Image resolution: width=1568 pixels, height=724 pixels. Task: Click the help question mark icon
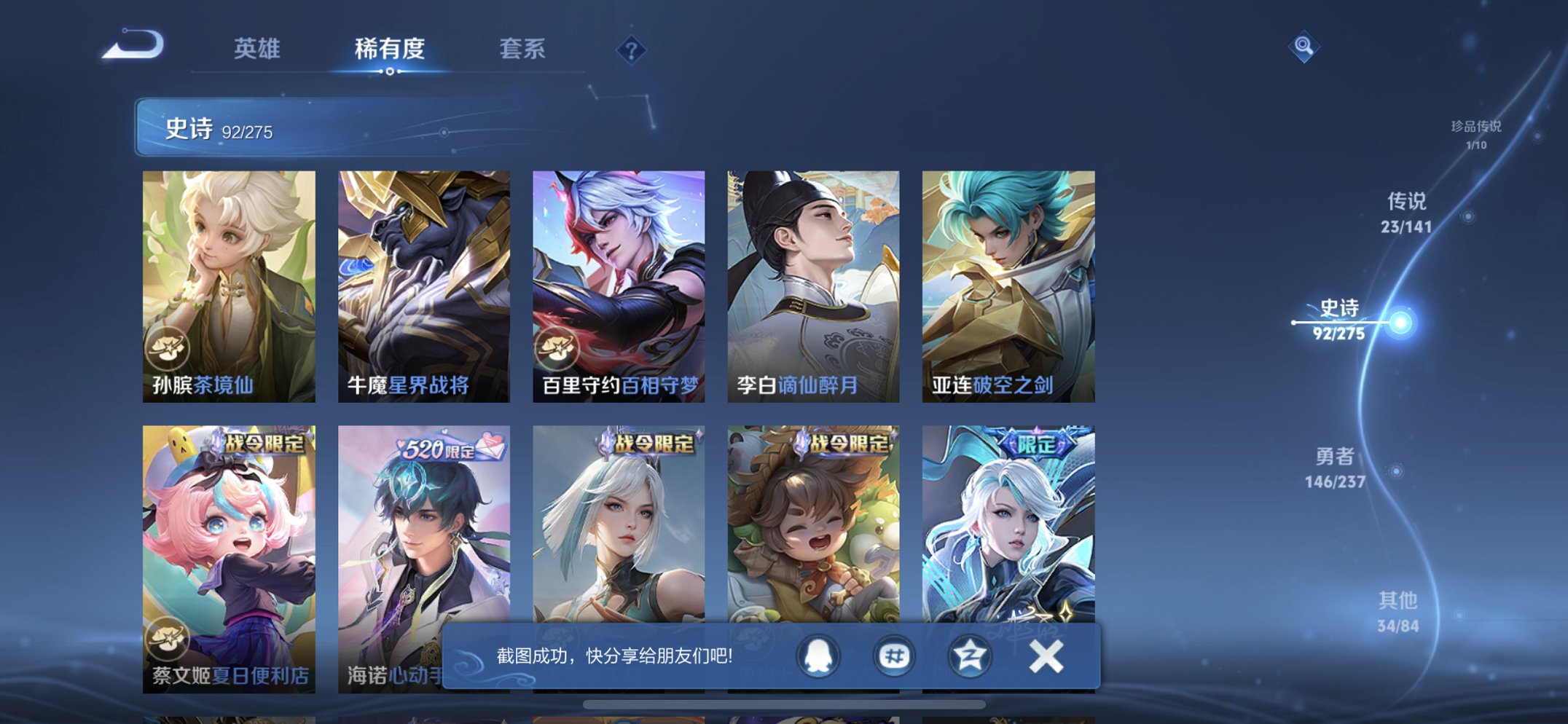point(633,50)
